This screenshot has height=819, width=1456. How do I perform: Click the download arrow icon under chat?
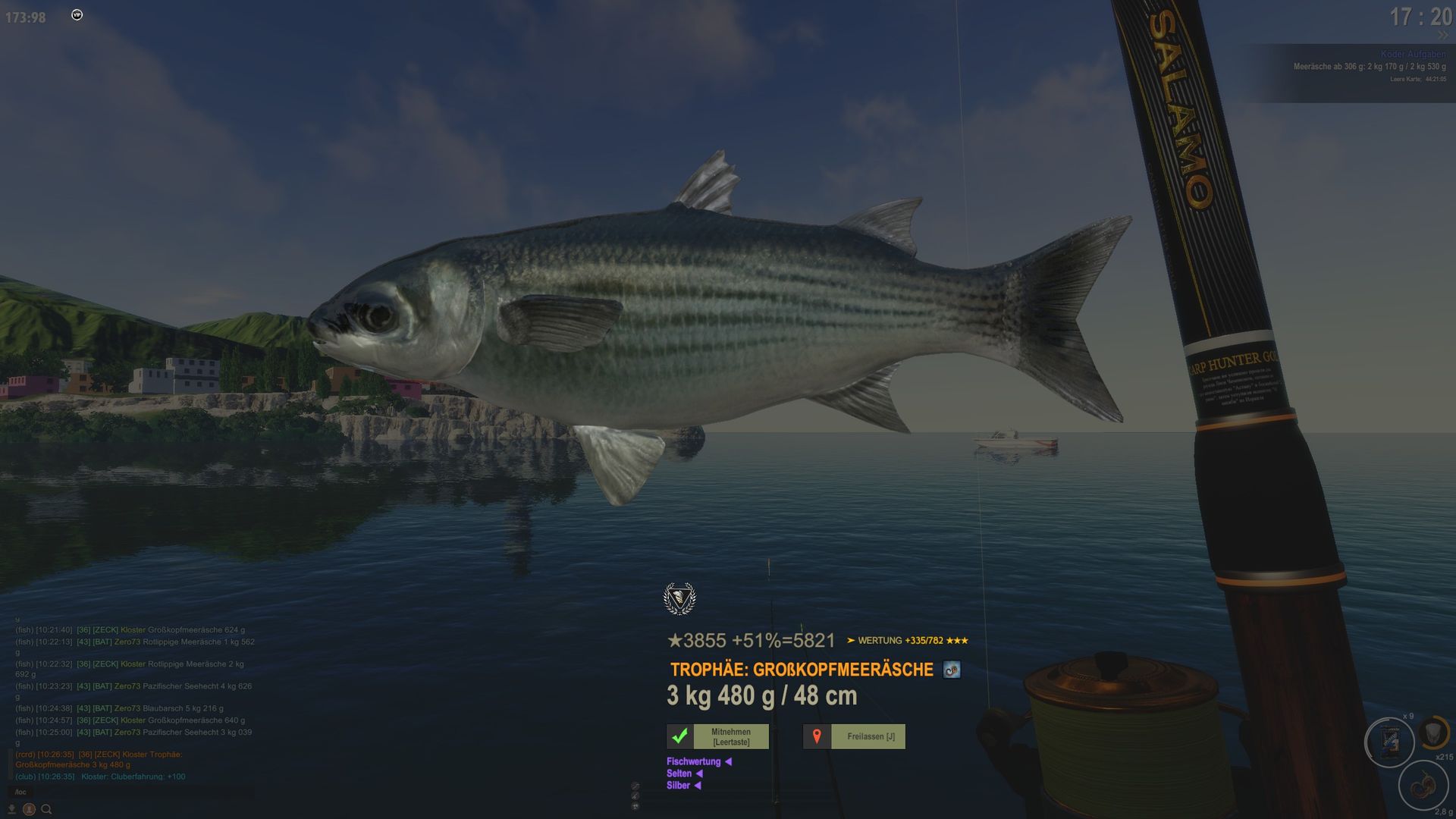11,809
